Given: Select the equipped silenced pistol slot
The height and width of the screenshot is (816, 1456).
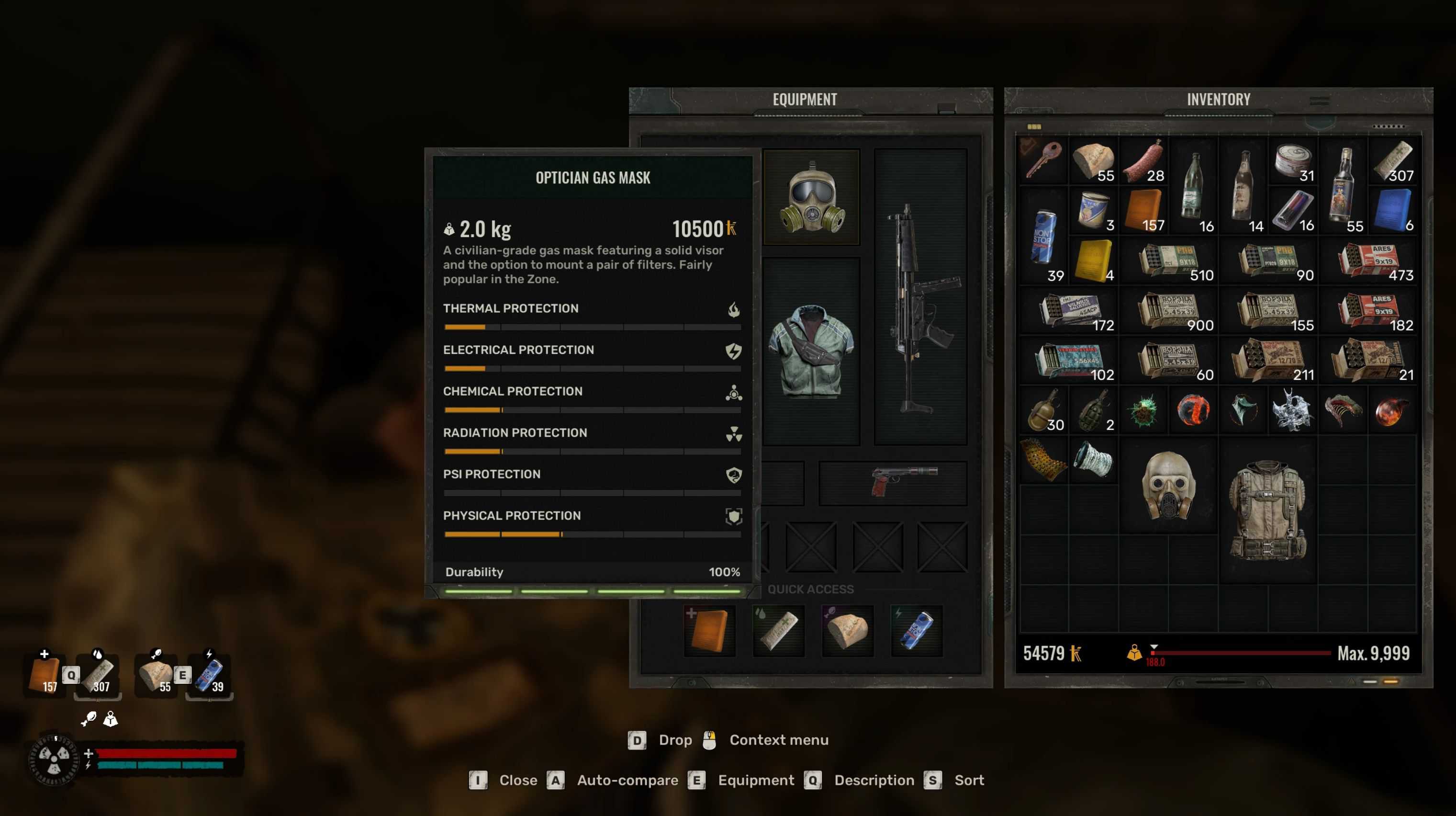Looking at the screenshot, I should 893,483.
